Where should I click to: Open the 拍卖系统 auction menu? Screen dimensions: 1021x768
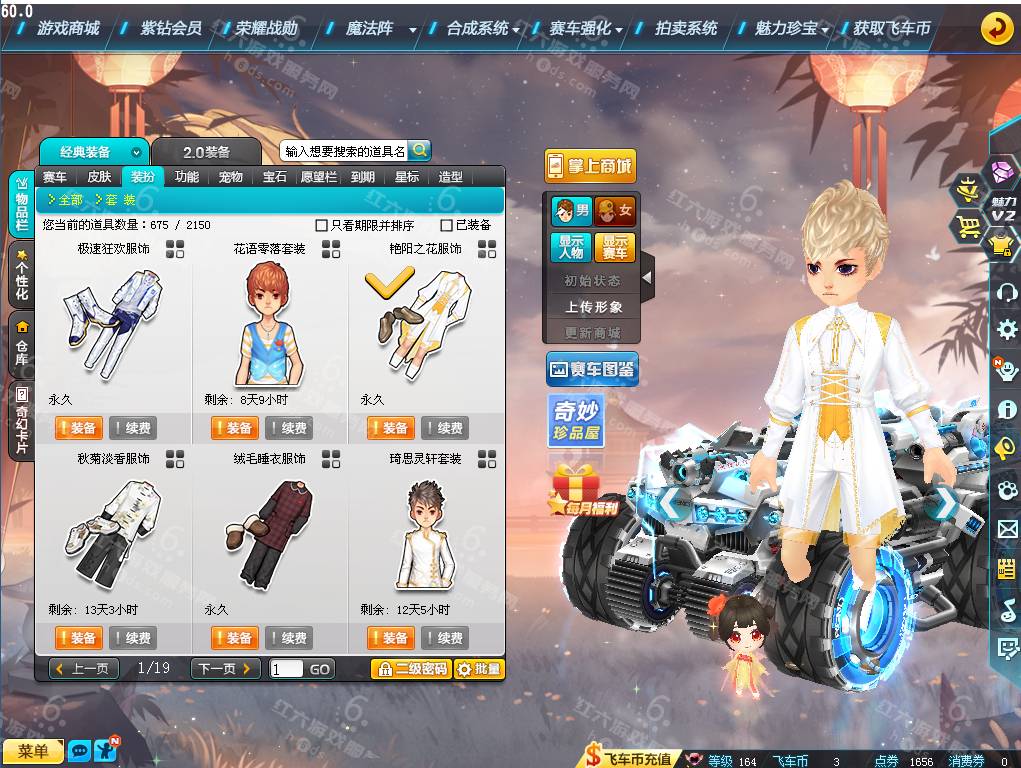686,29
